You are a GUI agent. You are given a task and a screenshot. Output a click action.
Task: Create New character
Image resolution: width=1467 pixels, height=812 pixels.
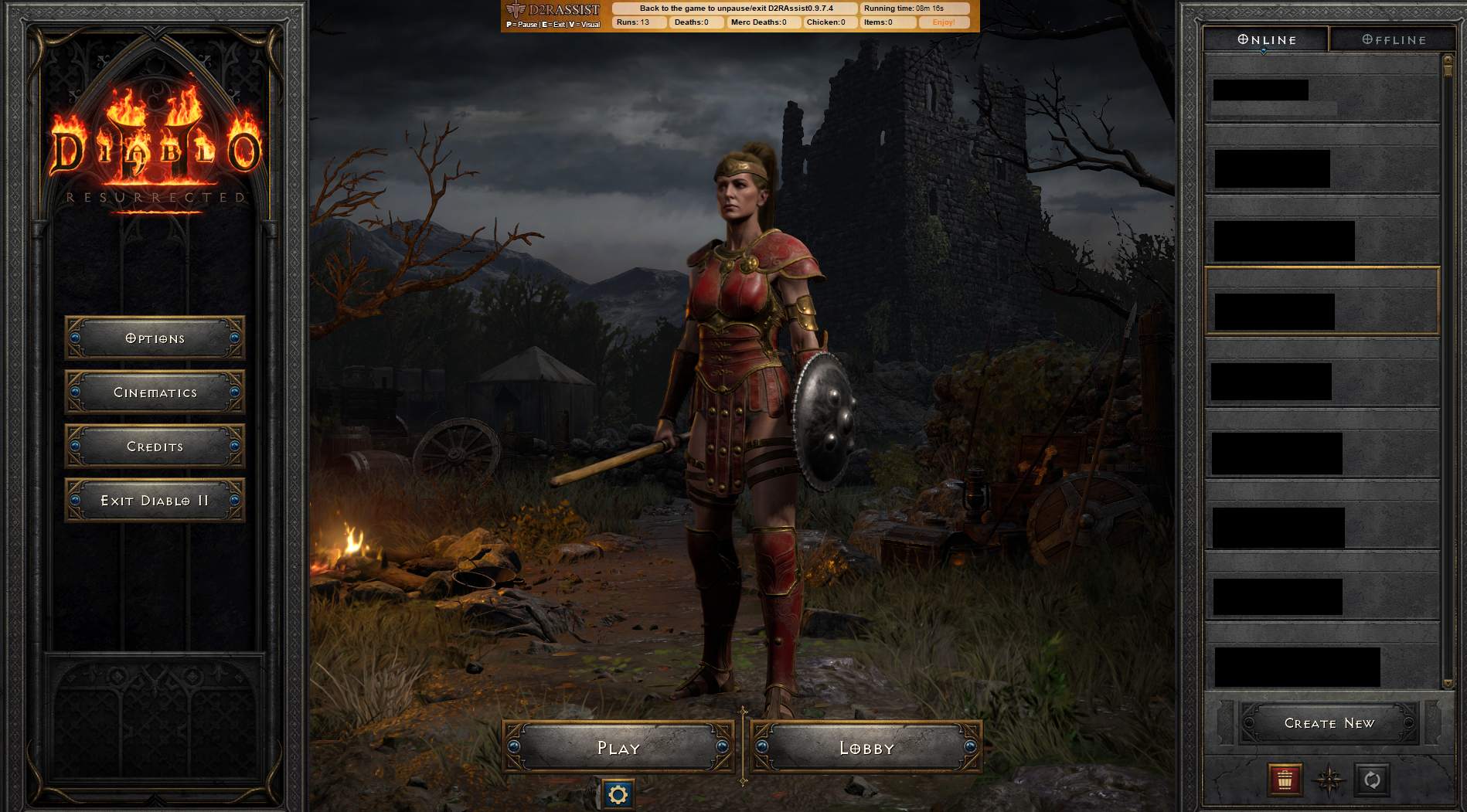pos(1329,723)
